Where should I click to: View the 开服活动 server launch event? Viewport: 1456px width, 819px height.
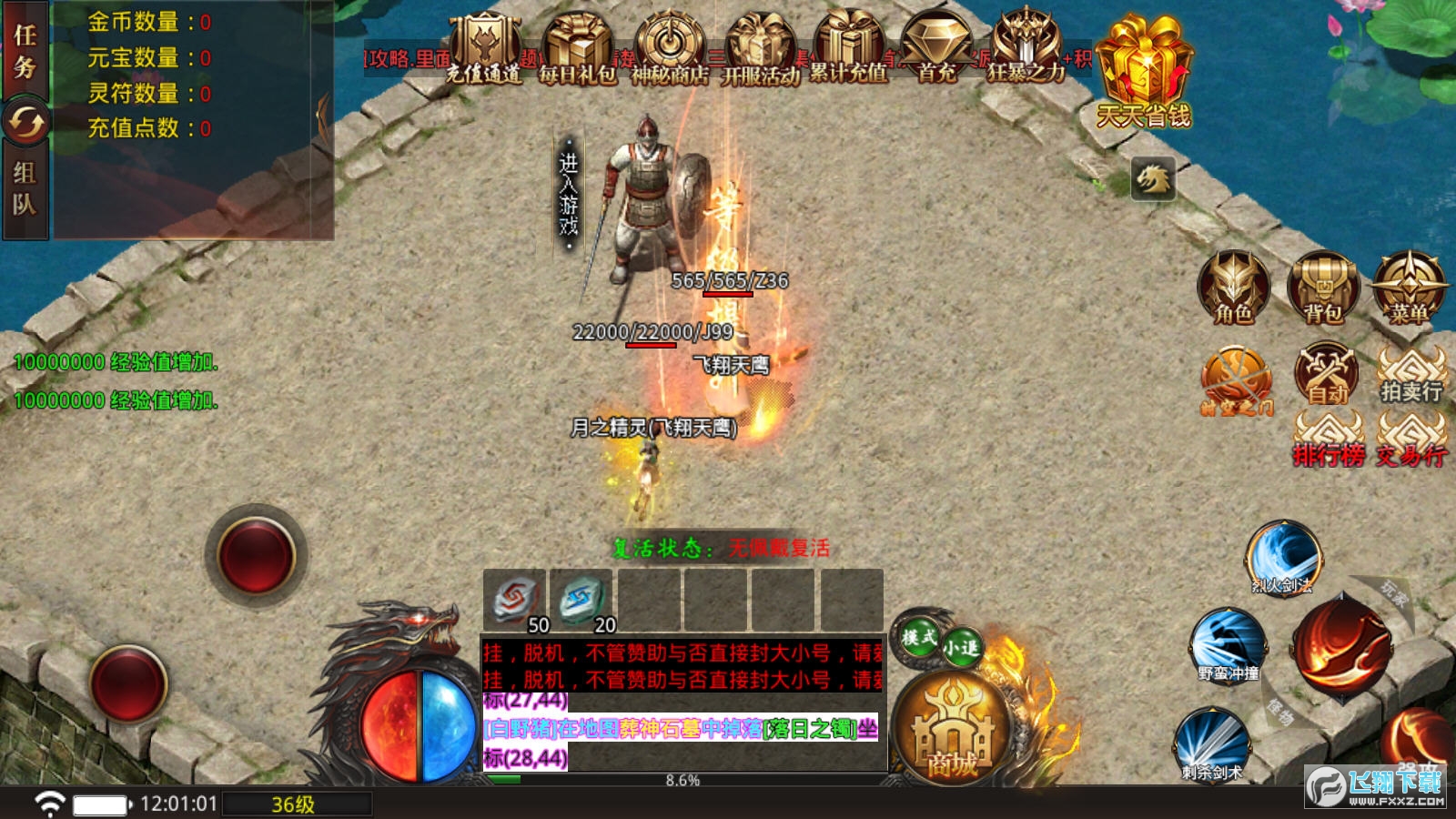[x=761, y=50]
